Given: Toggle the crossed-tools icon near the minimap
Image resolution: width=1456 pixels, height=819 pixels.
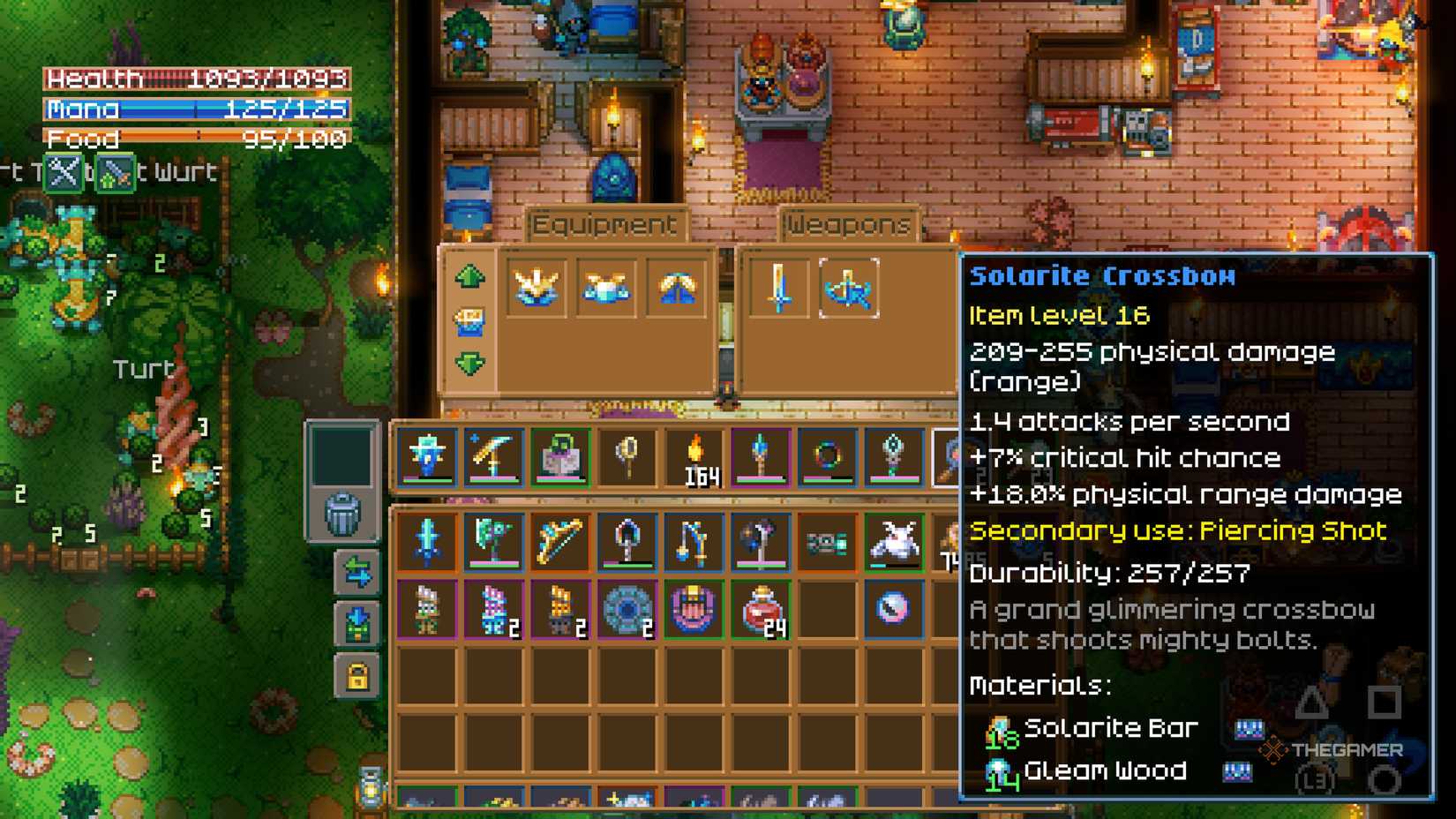Looking at the screenshot, I should click(x=63, y=170).
